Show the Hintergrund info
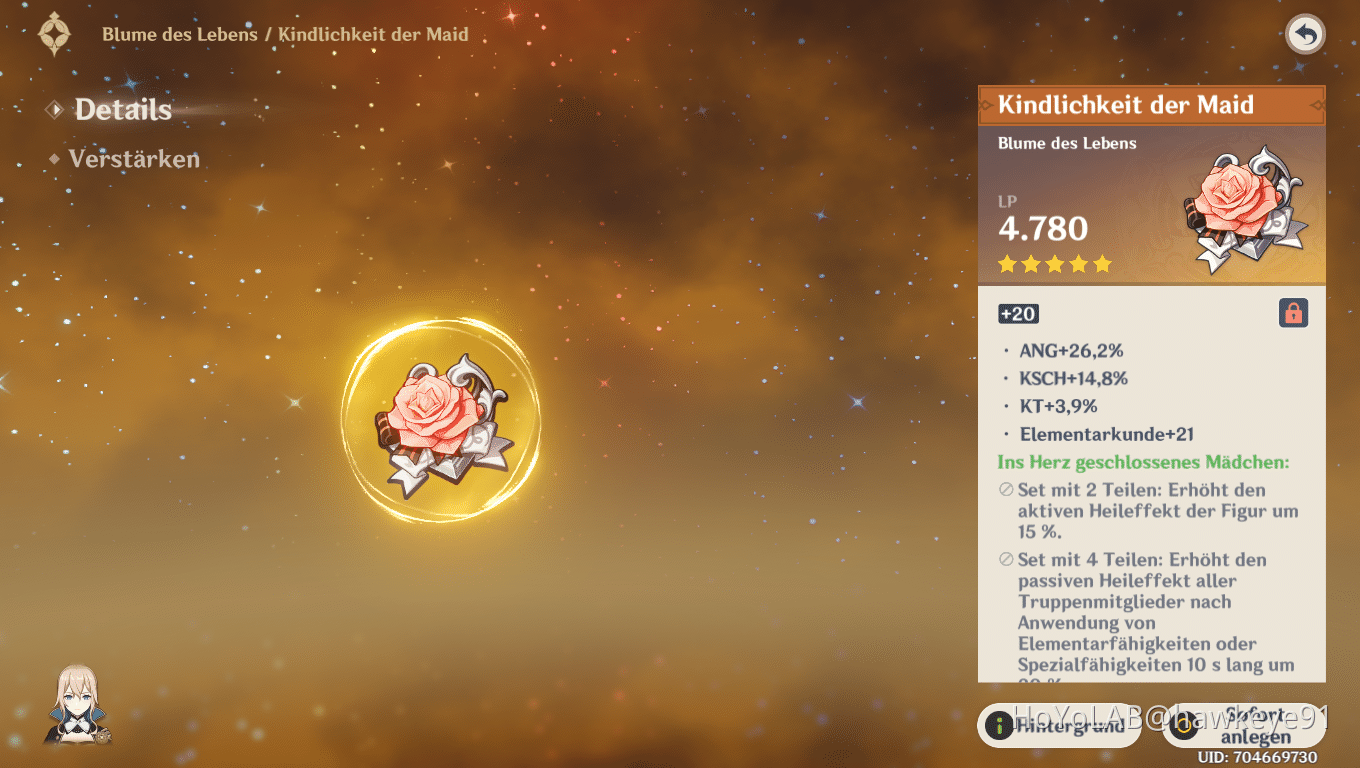The width and height of the screenshot is (1360, 768). [x=1059, y=726]
